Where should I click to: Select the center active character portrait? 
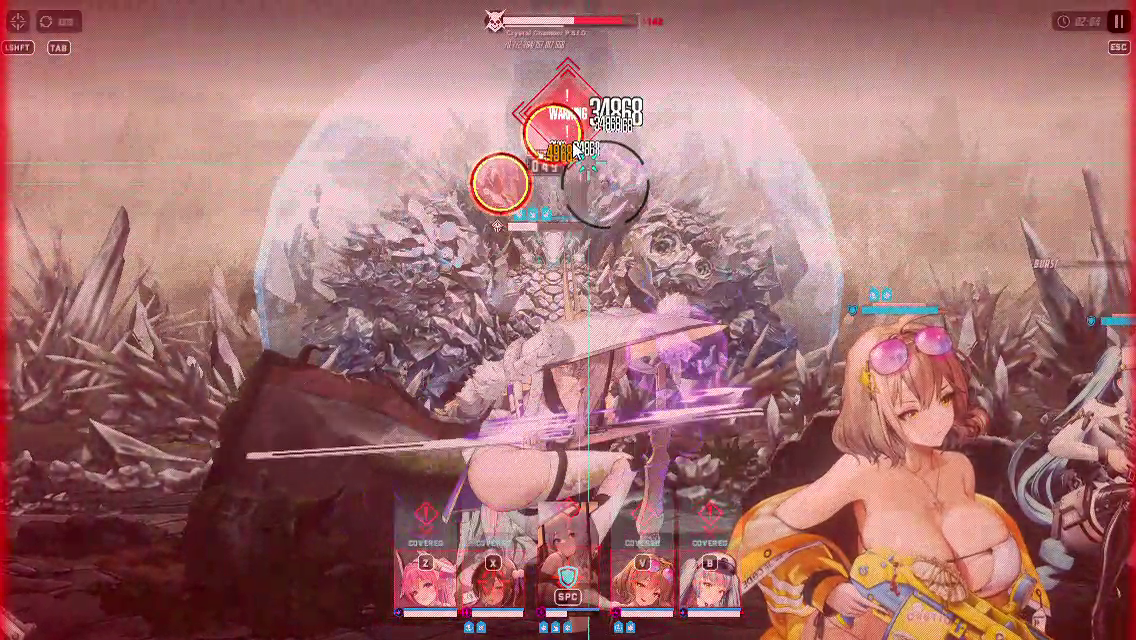pos(568,580)
